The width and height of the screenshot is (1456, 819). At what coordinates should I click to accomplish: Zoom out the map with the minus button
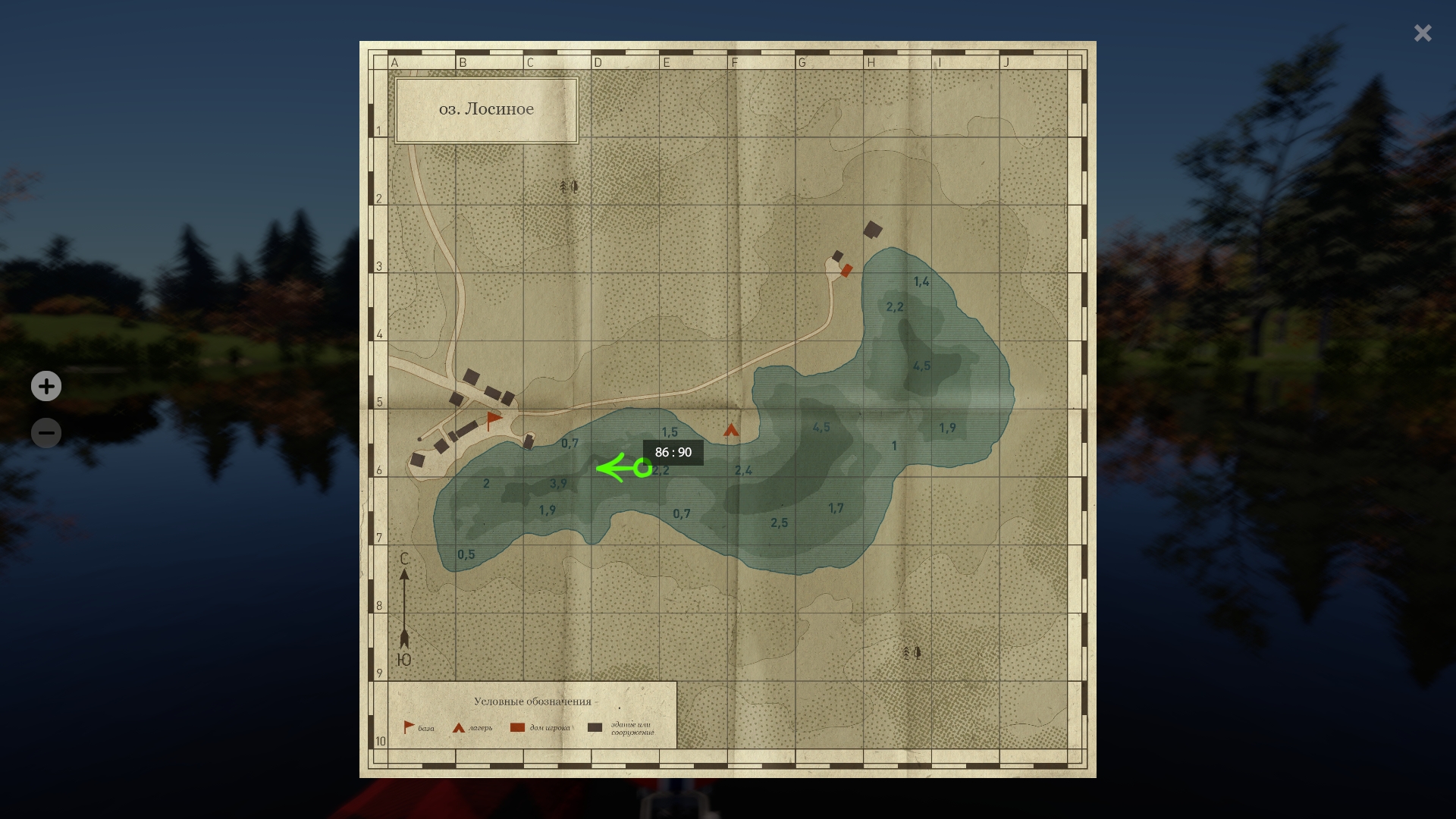[x=46, y=433]
